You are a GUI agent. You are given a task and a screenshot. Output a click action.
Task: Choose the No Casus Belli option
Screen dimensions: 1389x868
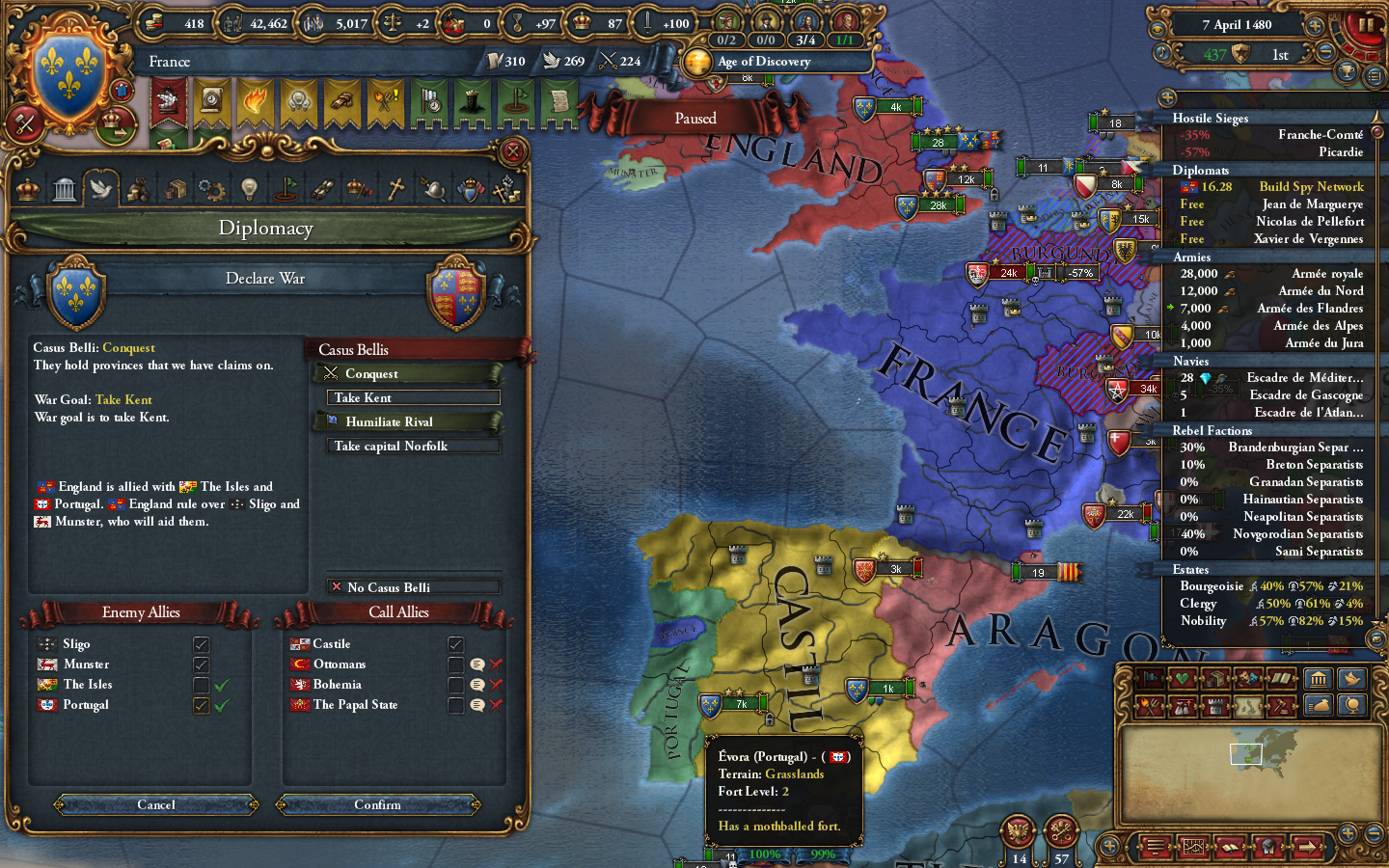(415, 586)
